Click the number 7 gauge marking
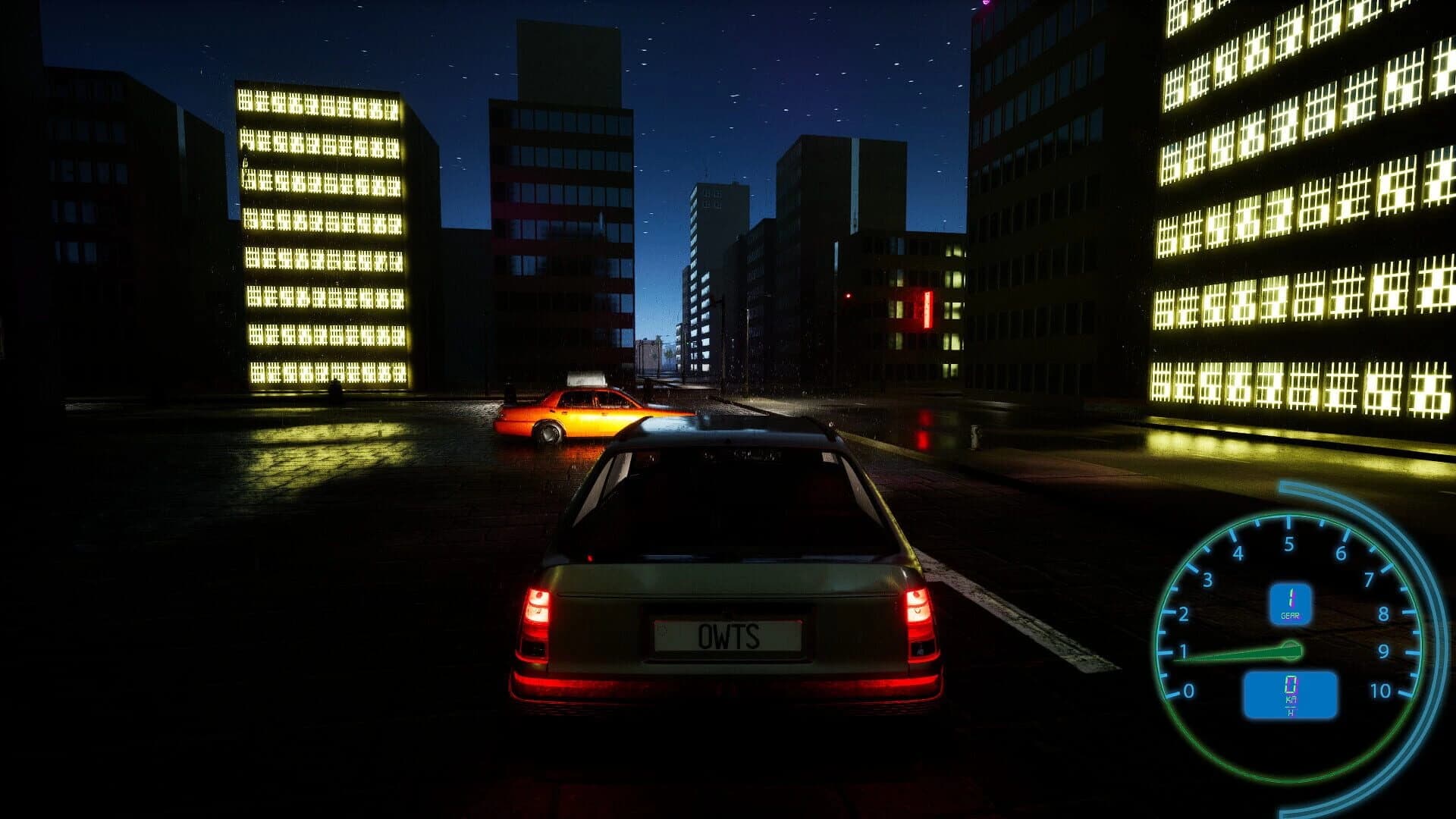This screenshot has width=1456, height=819. coord(1370,579)
